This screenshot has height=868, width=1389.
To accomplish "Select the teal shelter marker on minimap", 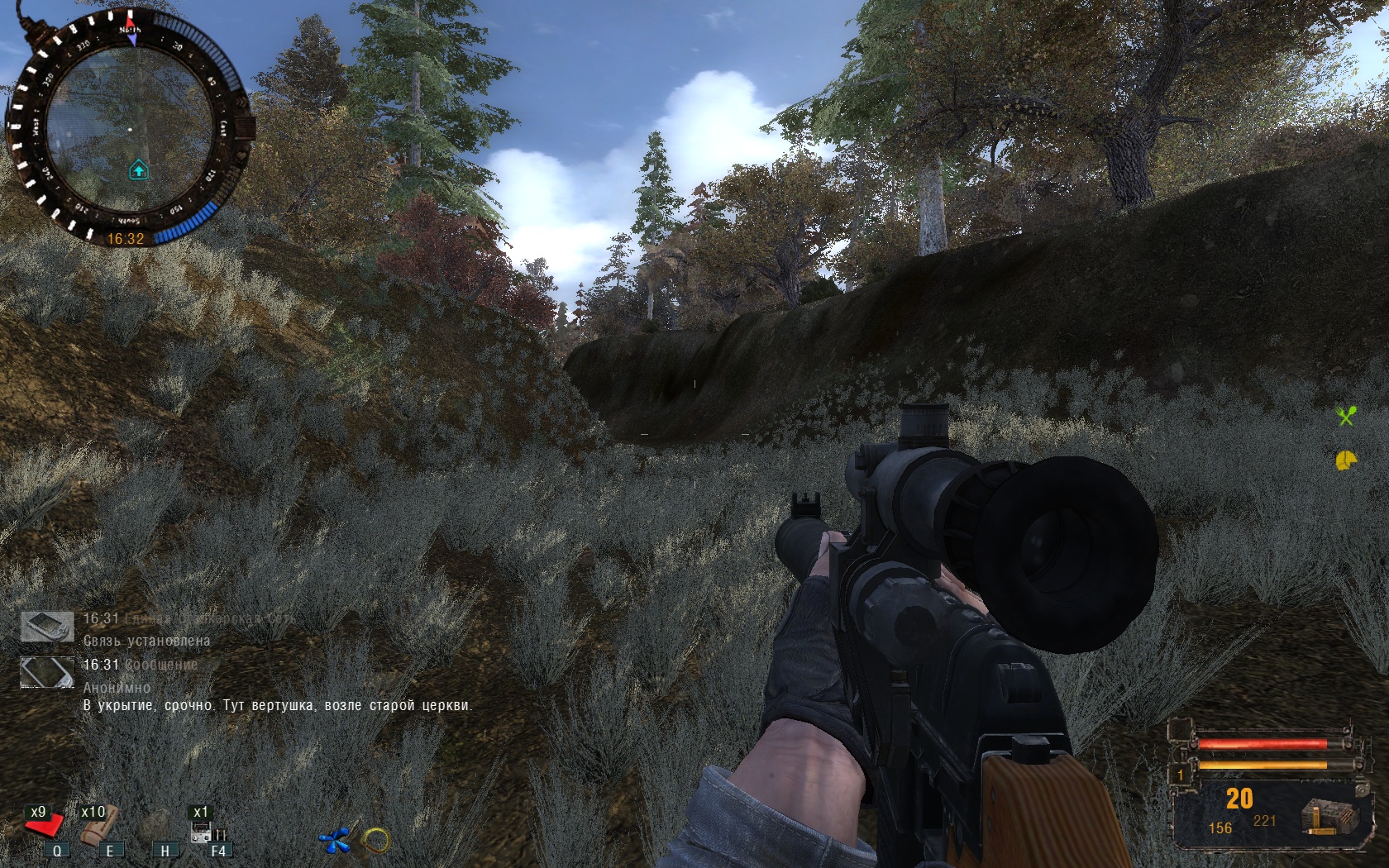I will [139, 170].
